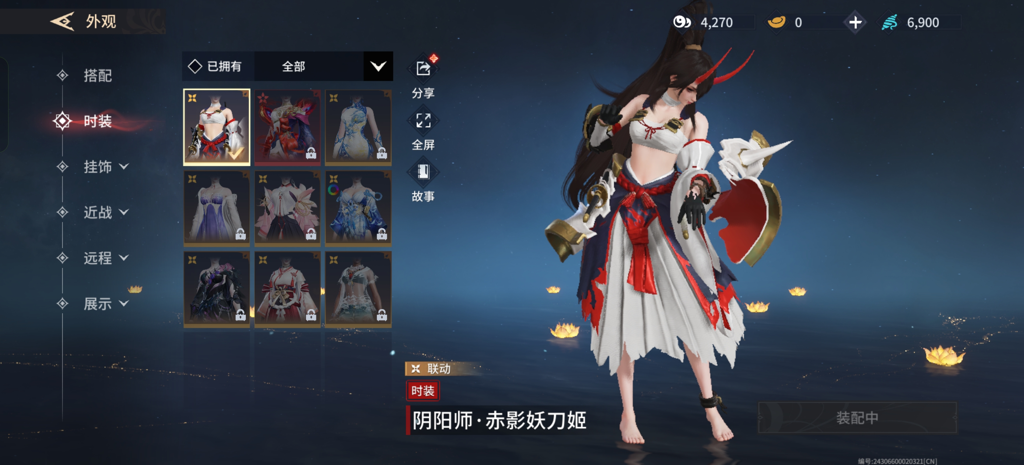
Task: Select the equipped white-and-red costume thumbnail
Action: pyautogui.click(x=217, y=127)
